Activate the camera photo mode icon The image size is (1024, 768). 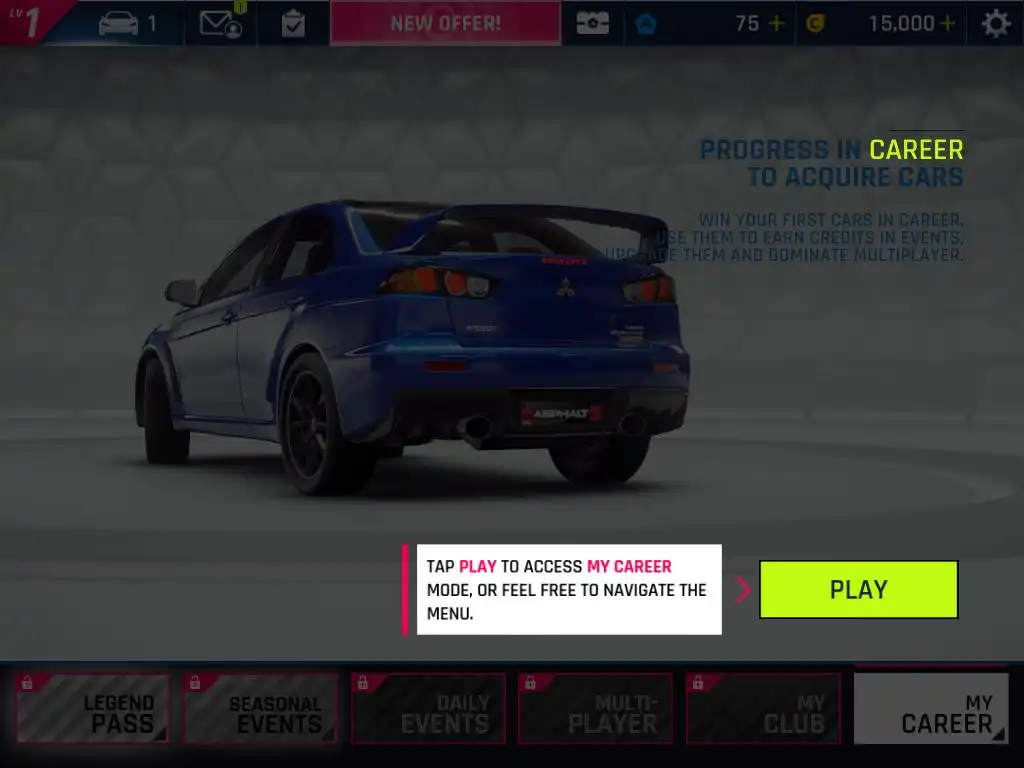click(592, 23)
